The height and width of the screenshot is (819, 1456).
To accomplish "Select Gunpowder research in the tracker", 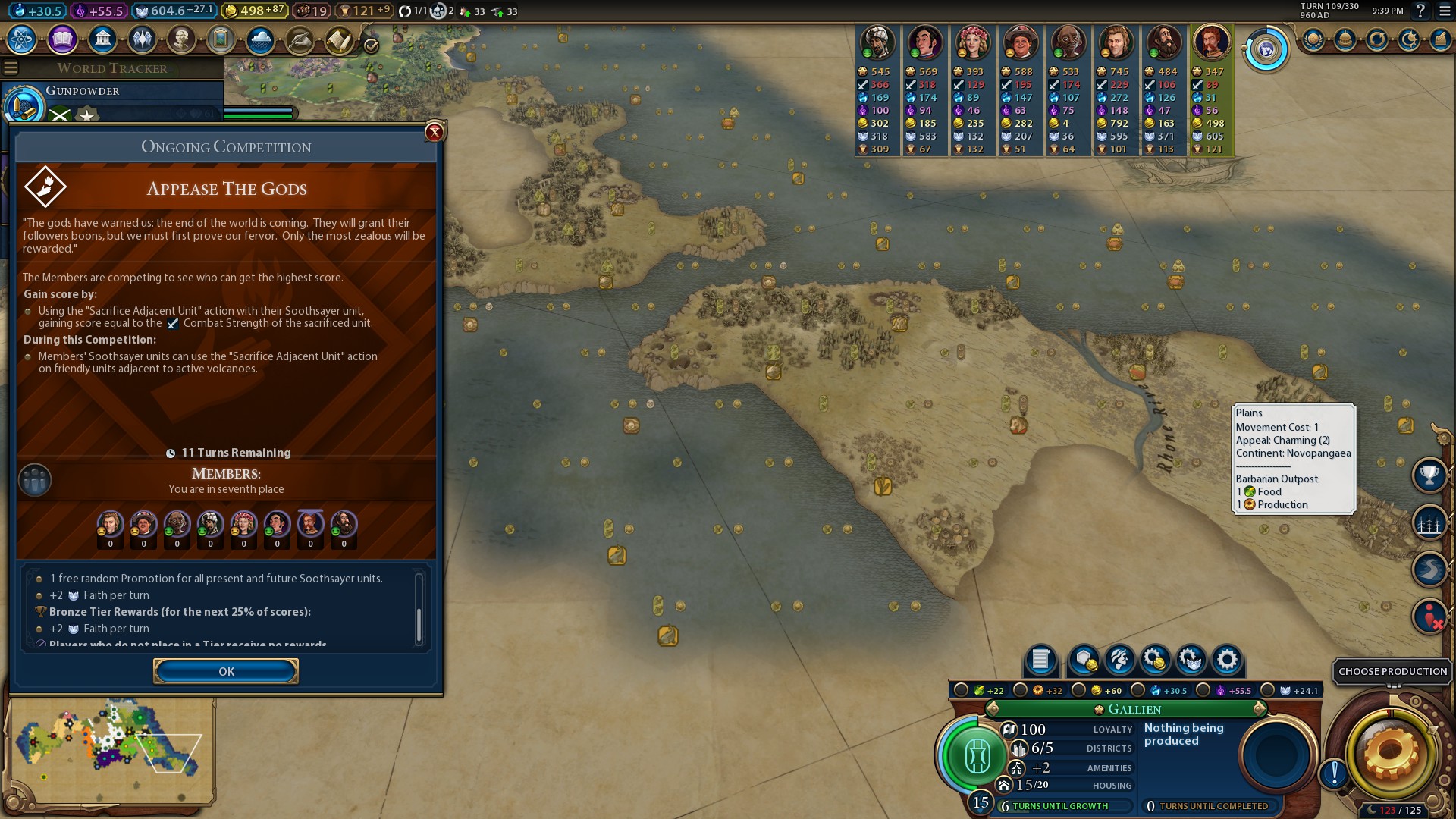I will click(82, 91).
